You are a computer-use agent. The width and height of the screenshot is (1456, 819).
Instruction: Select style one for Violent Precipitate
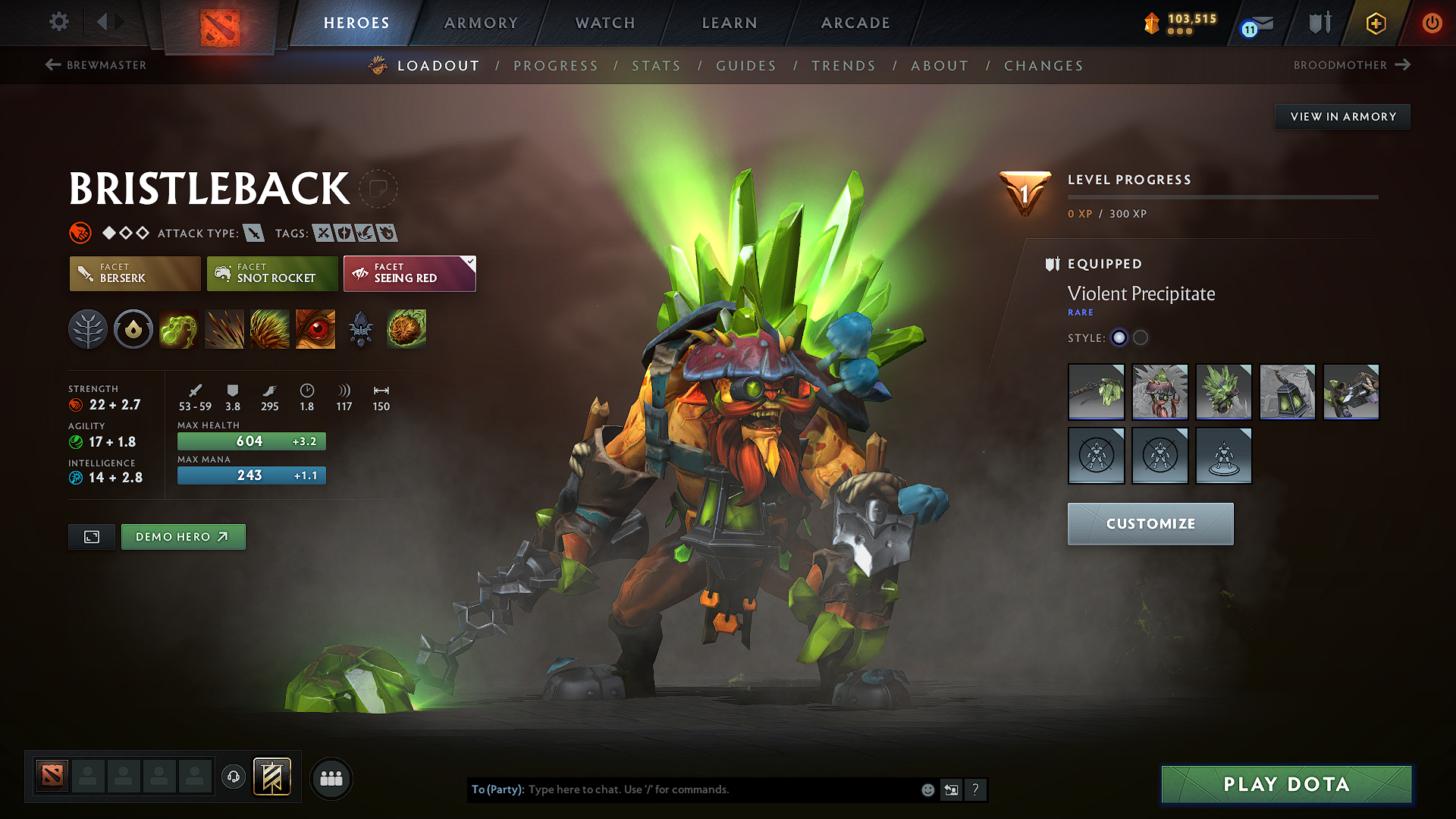tap(1119, 338)
